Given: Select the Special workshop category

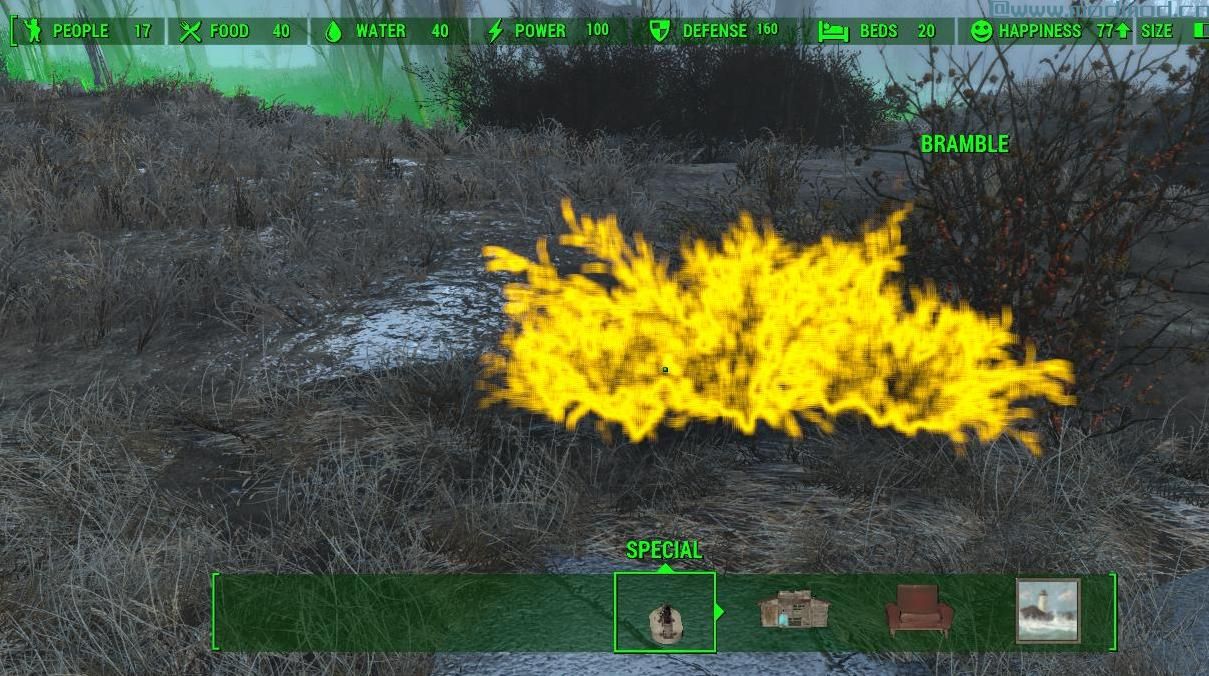Looking at the screenshot, I should (x=665, y=612).
